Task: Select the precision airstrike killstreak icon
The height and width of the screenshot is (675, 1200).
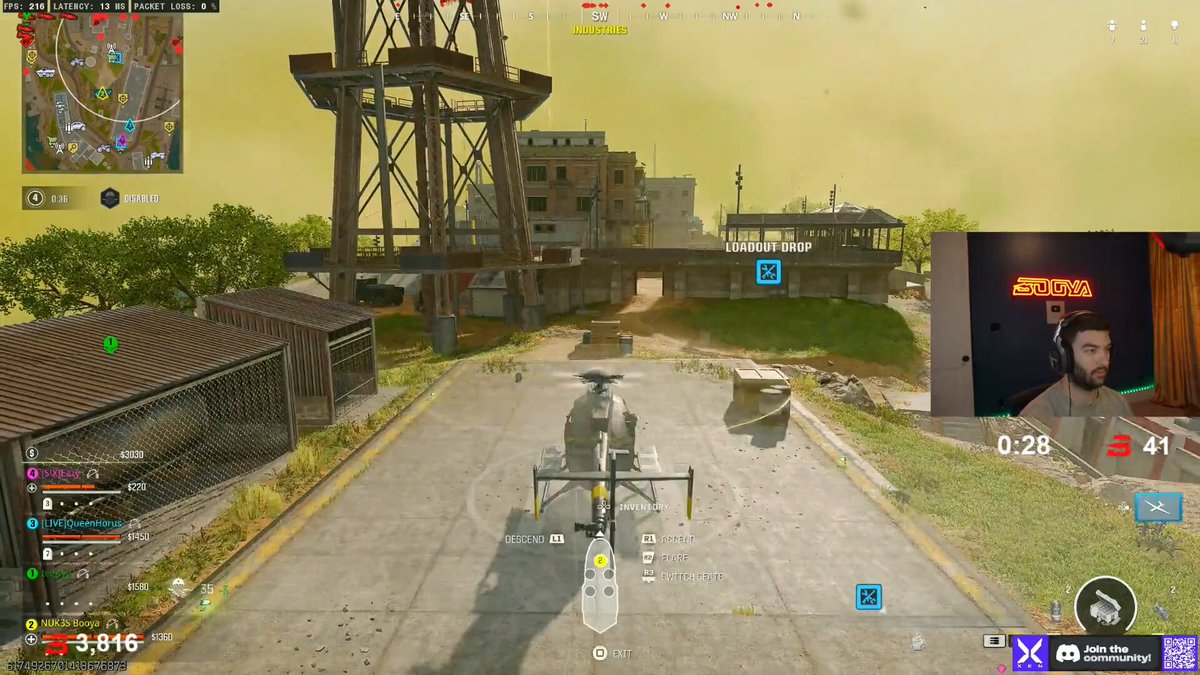Action: pyautogui.click(x=1157, y=507)
